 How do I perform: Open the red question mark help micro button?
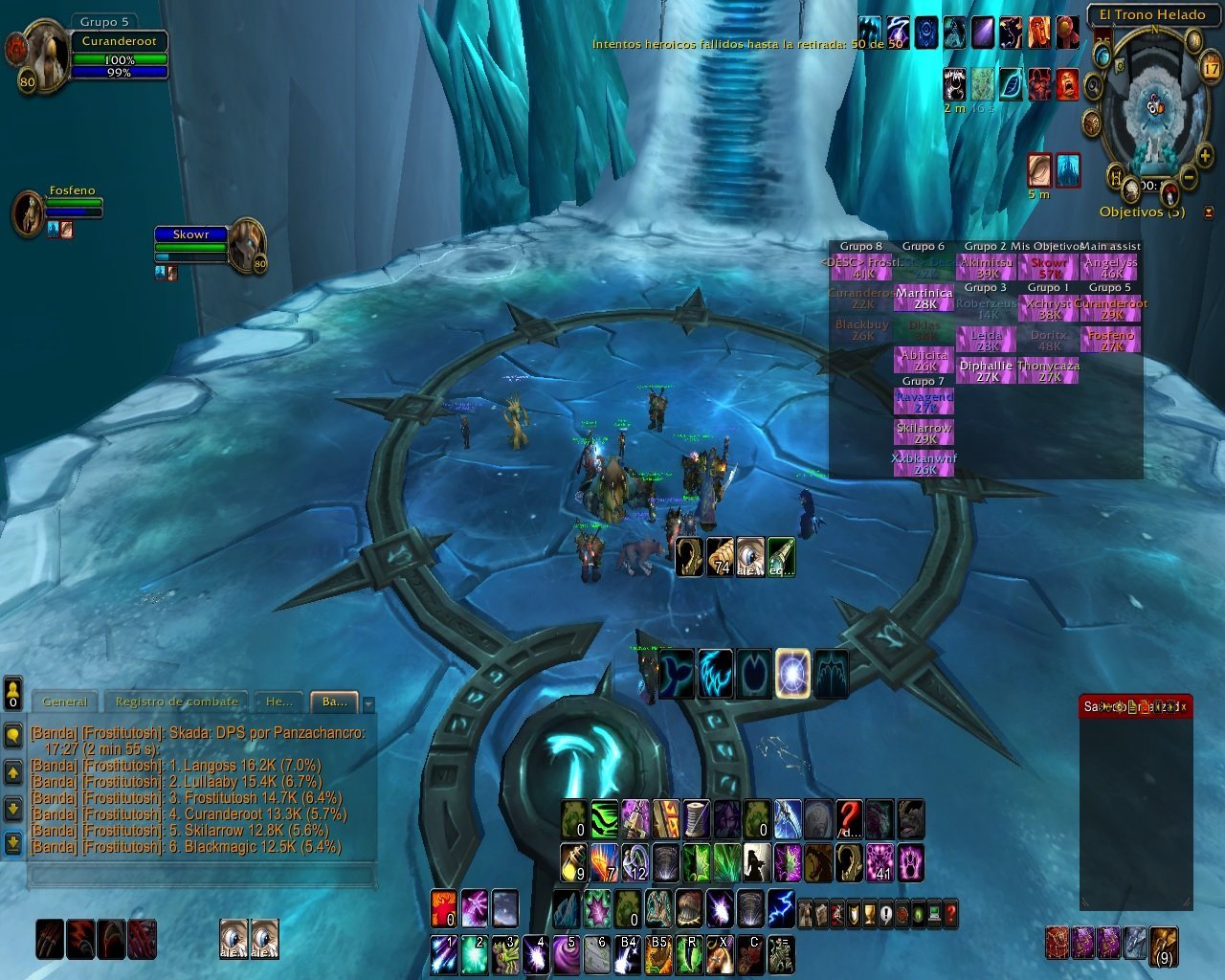(949, 913)
